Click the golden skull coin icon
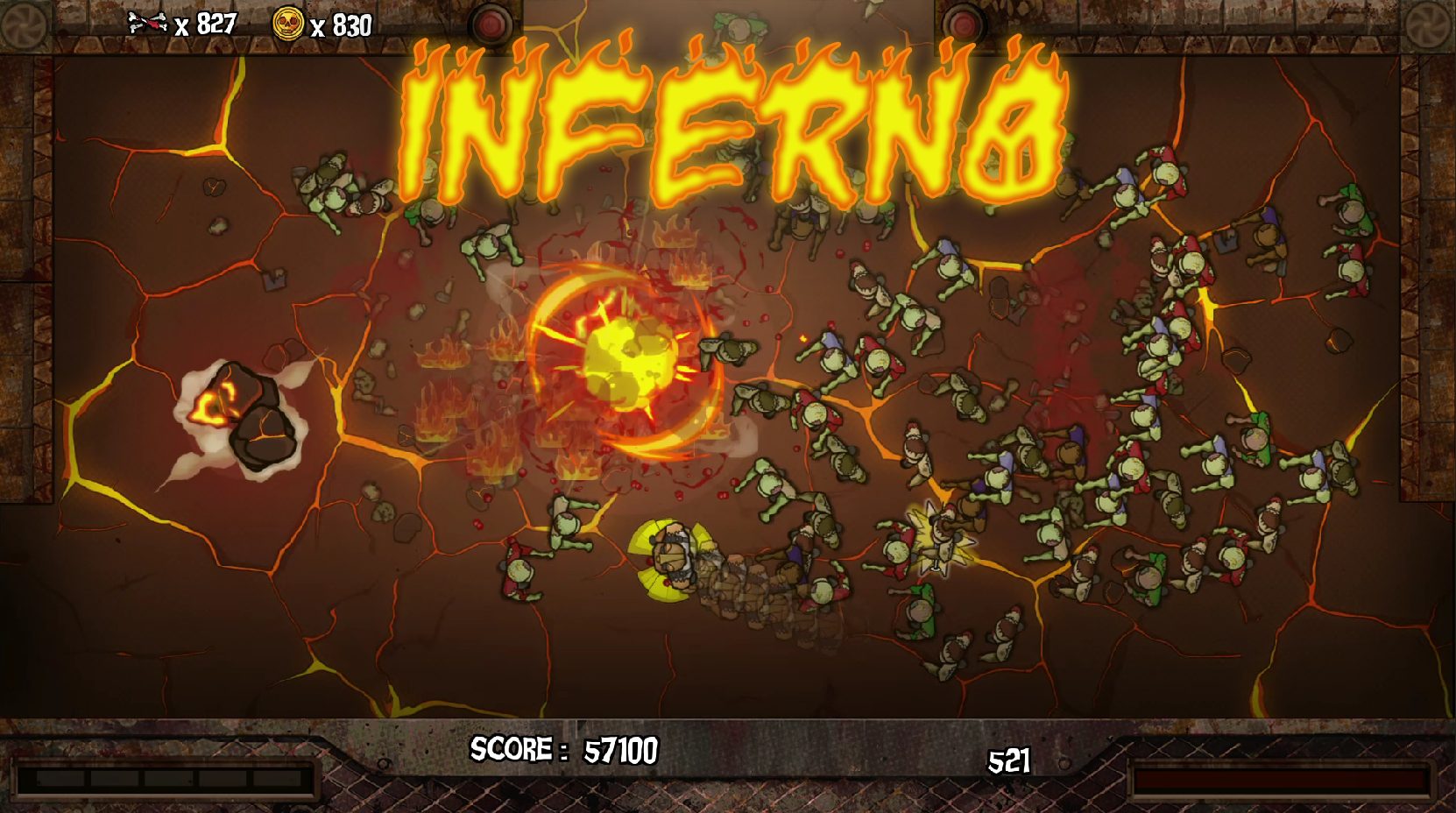The image size is (1456, 813). click(290, 22)
